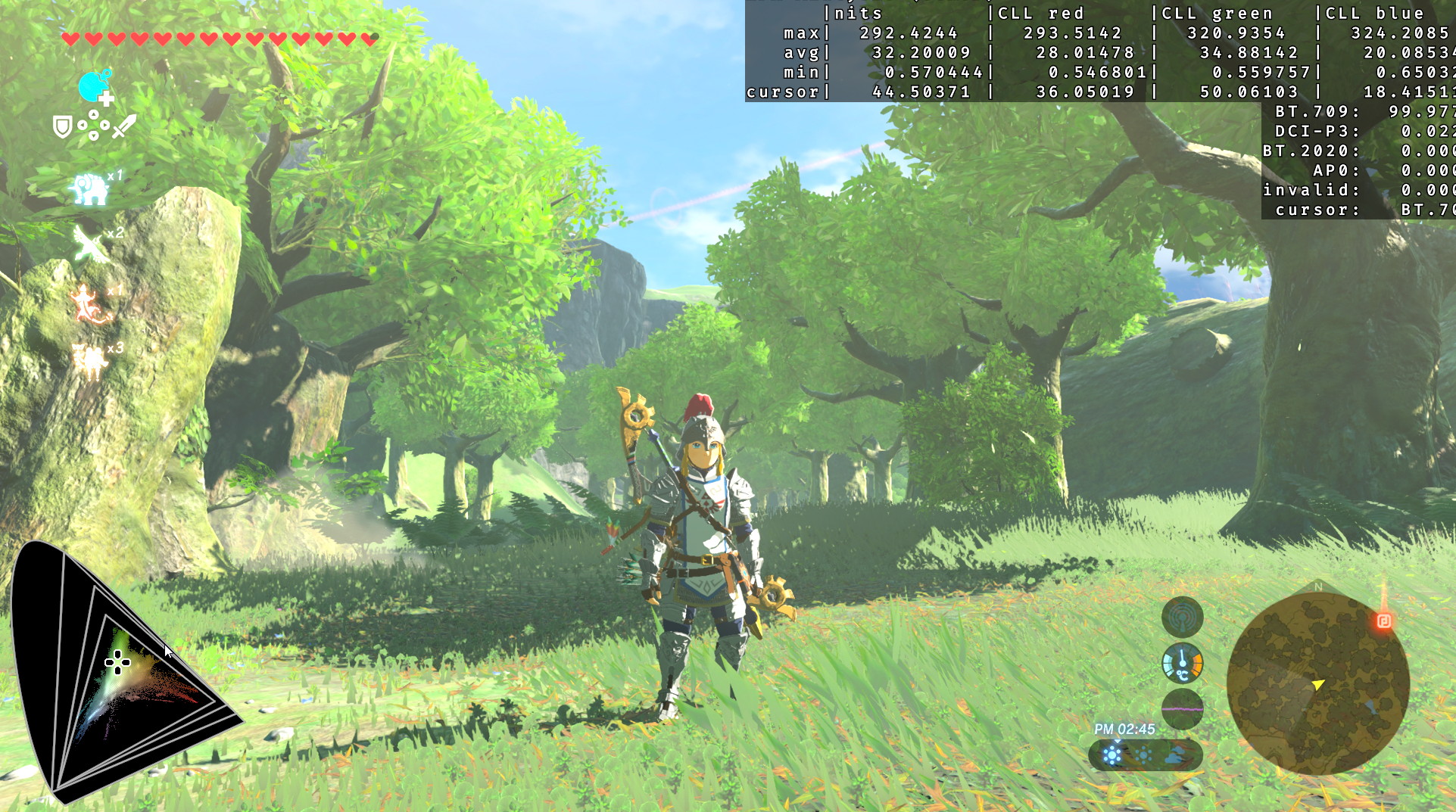Select the orange shrine marker on minimap
Screen dimensions: 1456x812
pos(1384,621)
